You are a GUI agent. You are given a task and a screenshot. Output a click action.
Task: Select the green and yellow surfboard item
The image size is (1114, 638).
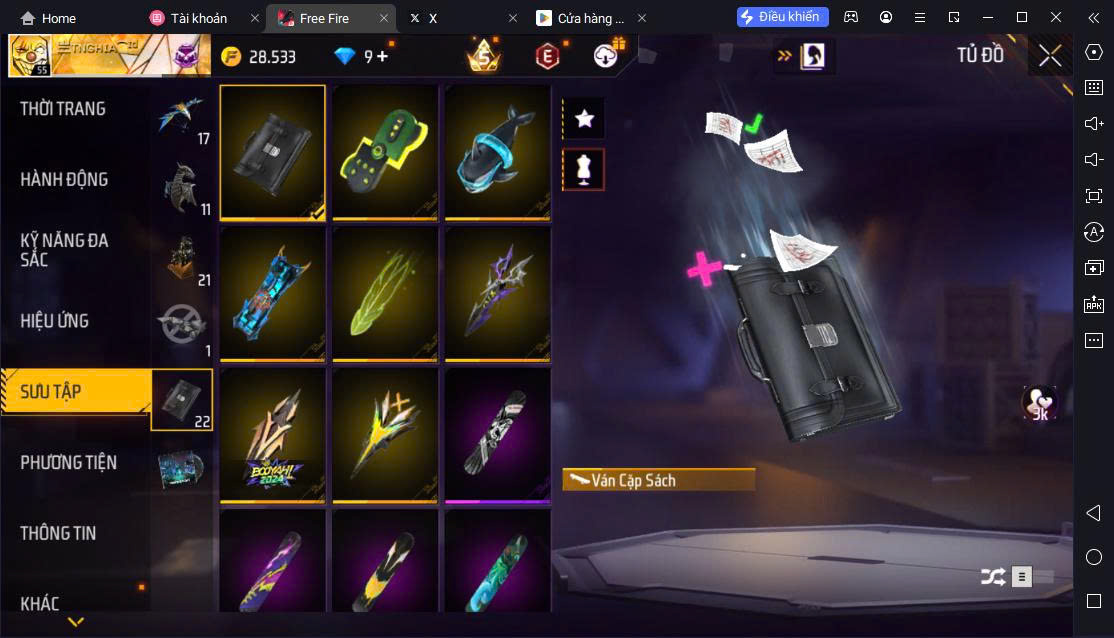(385, 151)
